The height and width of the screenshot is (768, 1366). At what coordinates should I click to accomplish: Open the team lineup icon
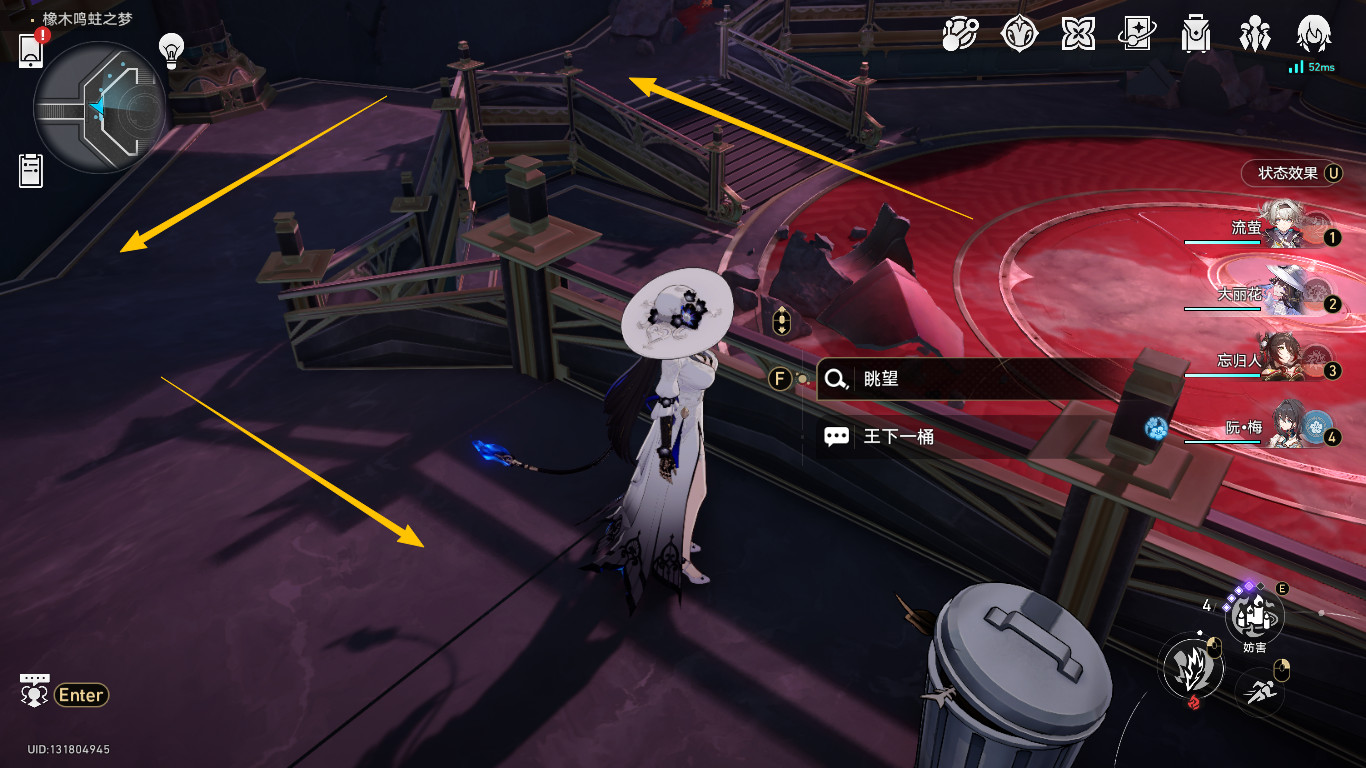click(x=1253, y=35)
